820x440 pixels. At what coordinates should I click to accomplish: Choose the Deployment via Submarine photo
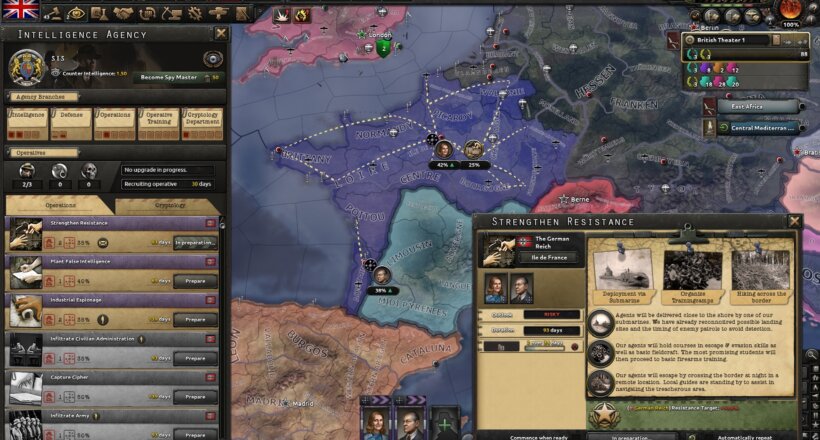(x=620, y=271)
